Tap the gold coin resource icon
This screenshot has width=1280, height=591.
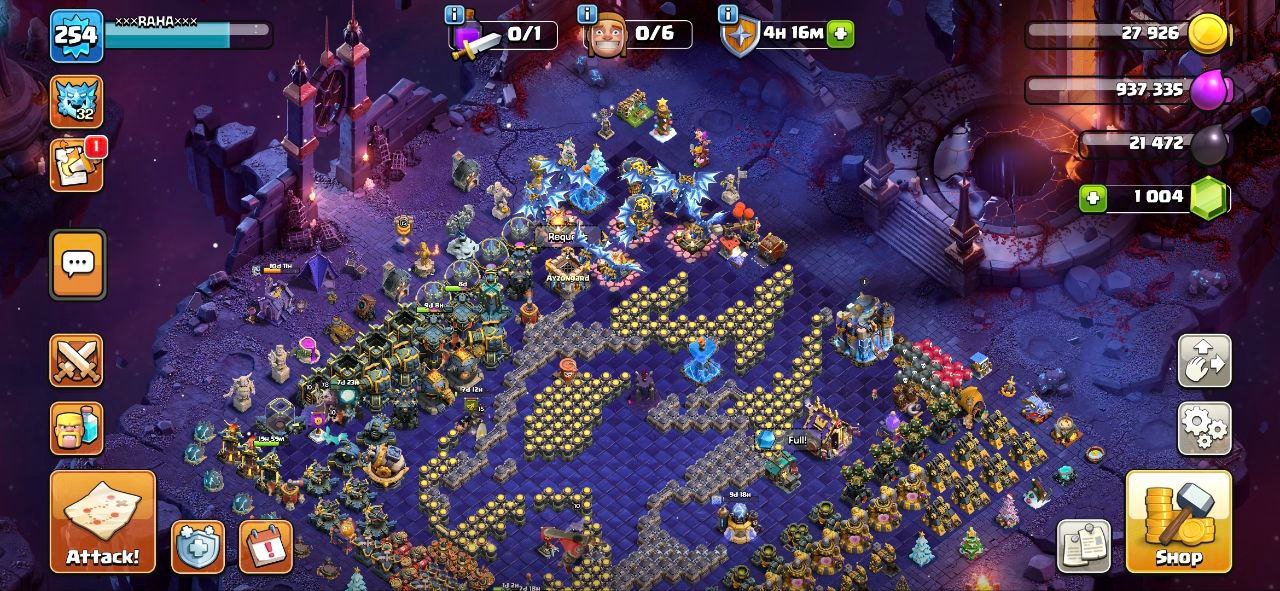click(1212, 35)
